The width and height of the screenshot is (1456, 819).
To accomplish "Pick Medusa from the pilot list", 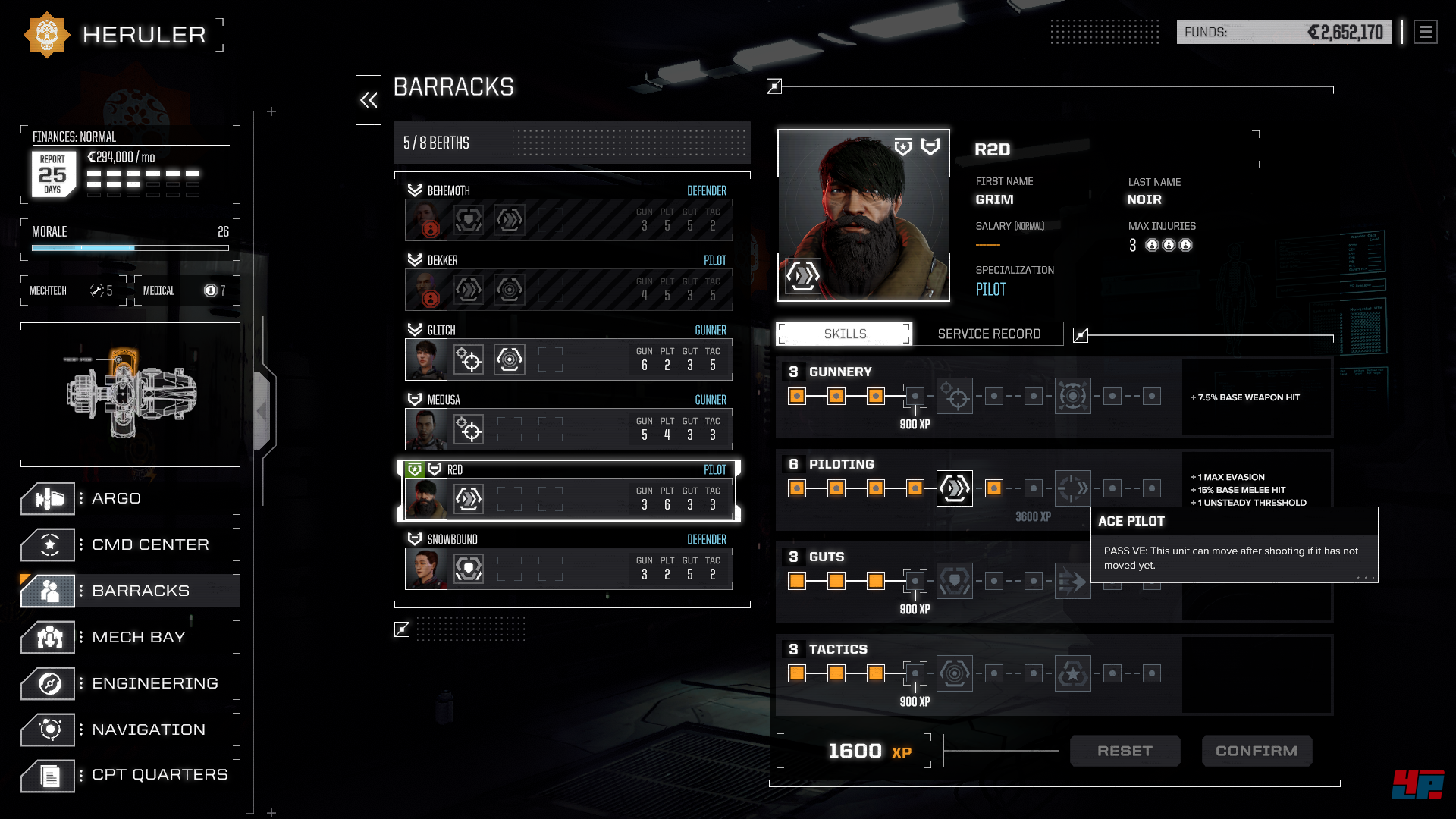I will (569, 420).
